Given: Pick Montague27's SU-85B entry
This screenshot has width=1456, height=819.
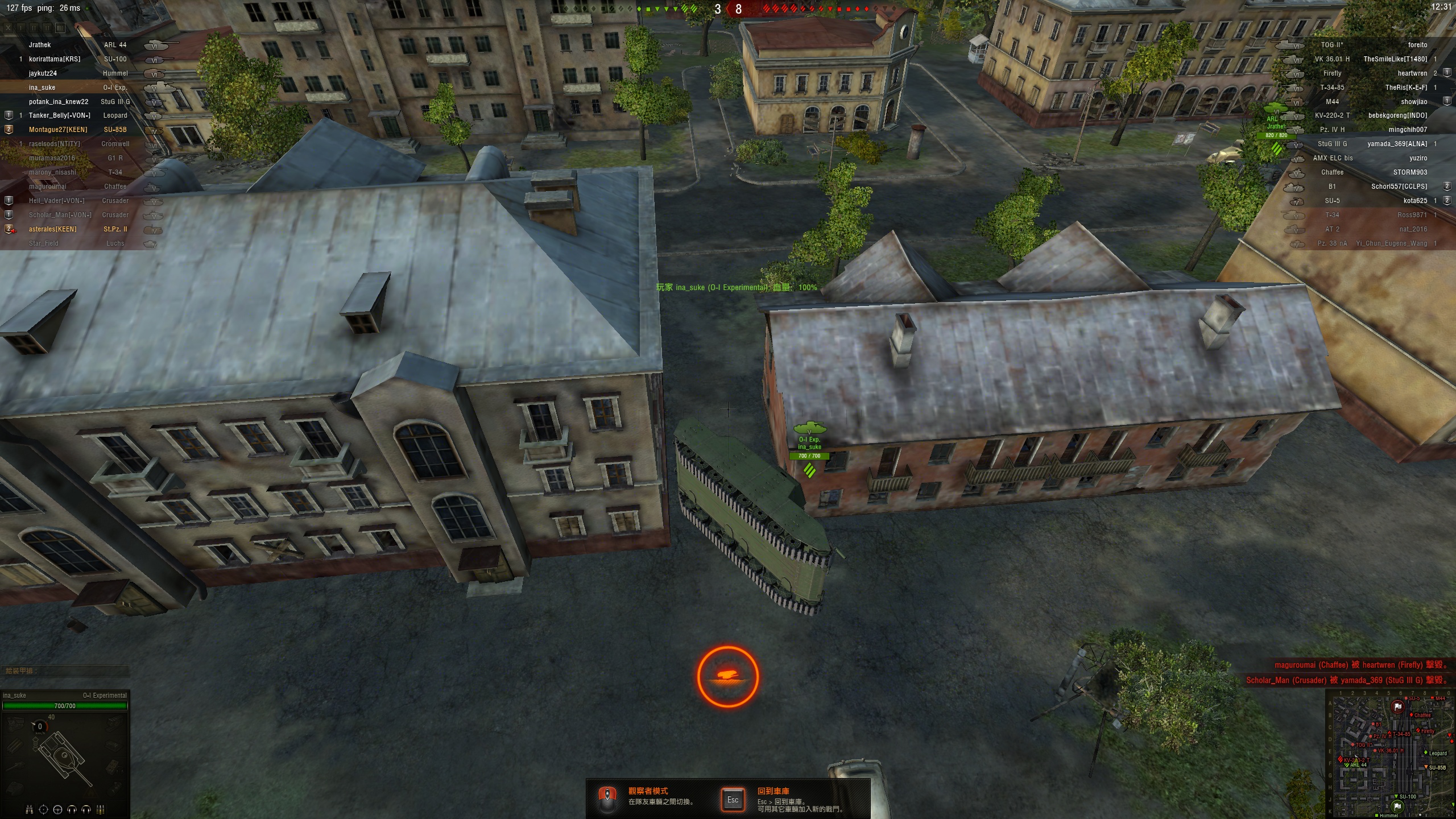Looking at the screenshot, I should 80,130.
